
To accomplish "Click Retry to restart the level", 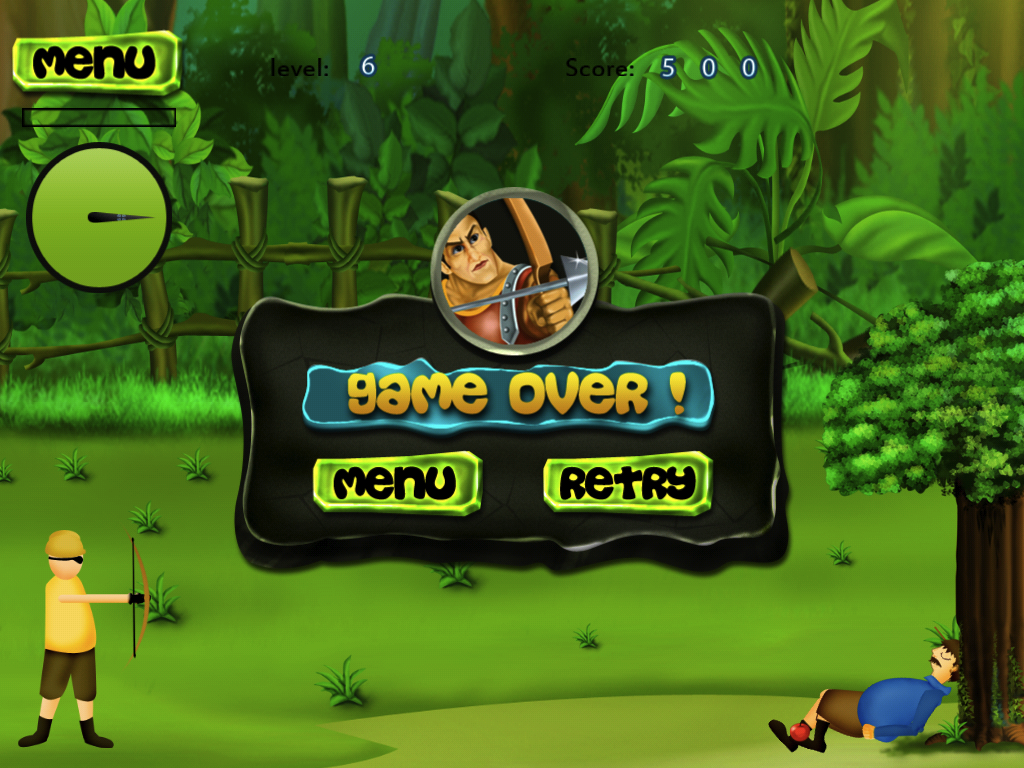I will pyautogui.click(x=627, y=482).
